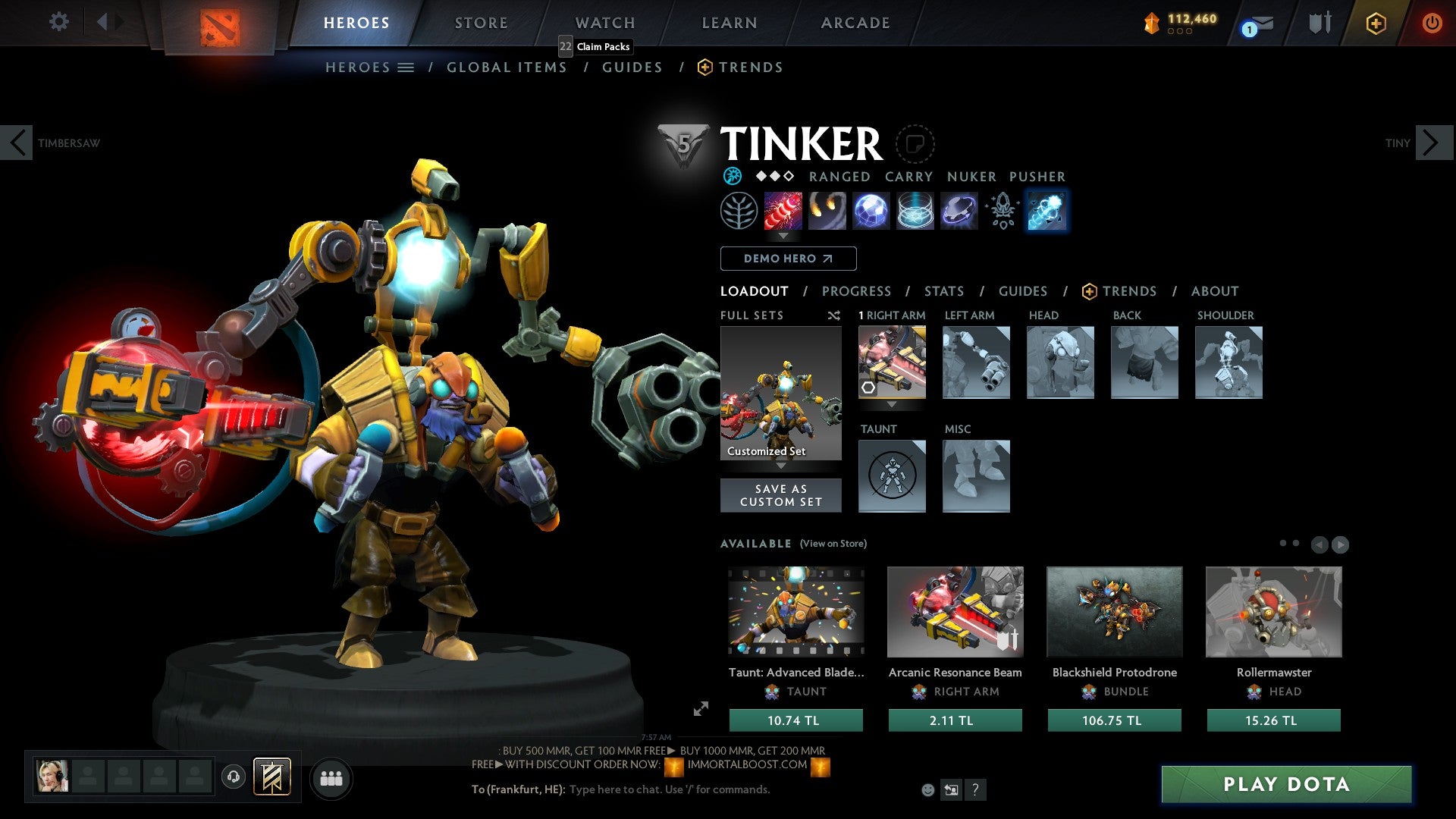Click inside the chat input field
Screen dimensions: 1456x819
tap(667, 789)
